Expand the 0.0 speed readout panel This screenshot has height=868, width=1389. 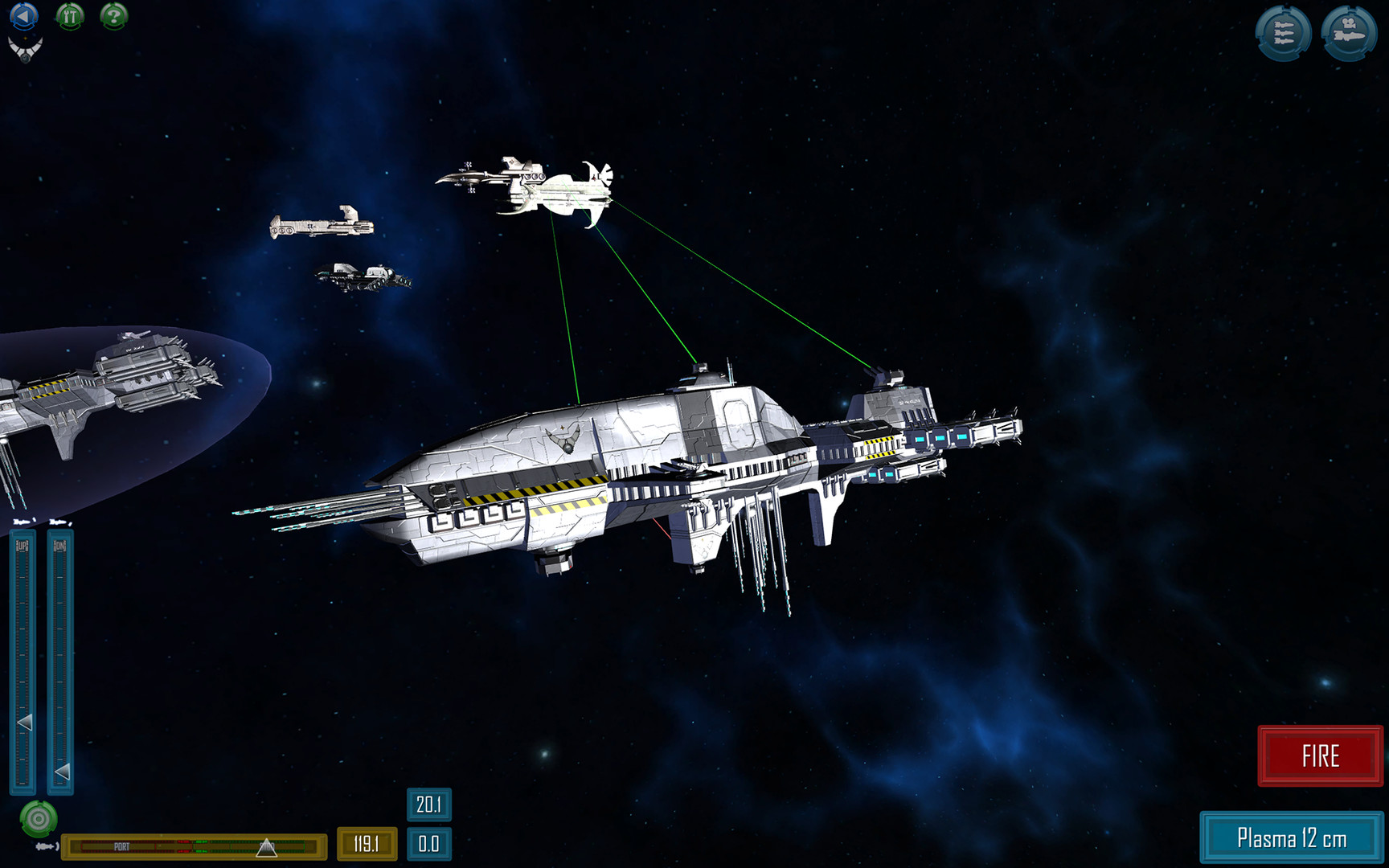coord(429,845)
